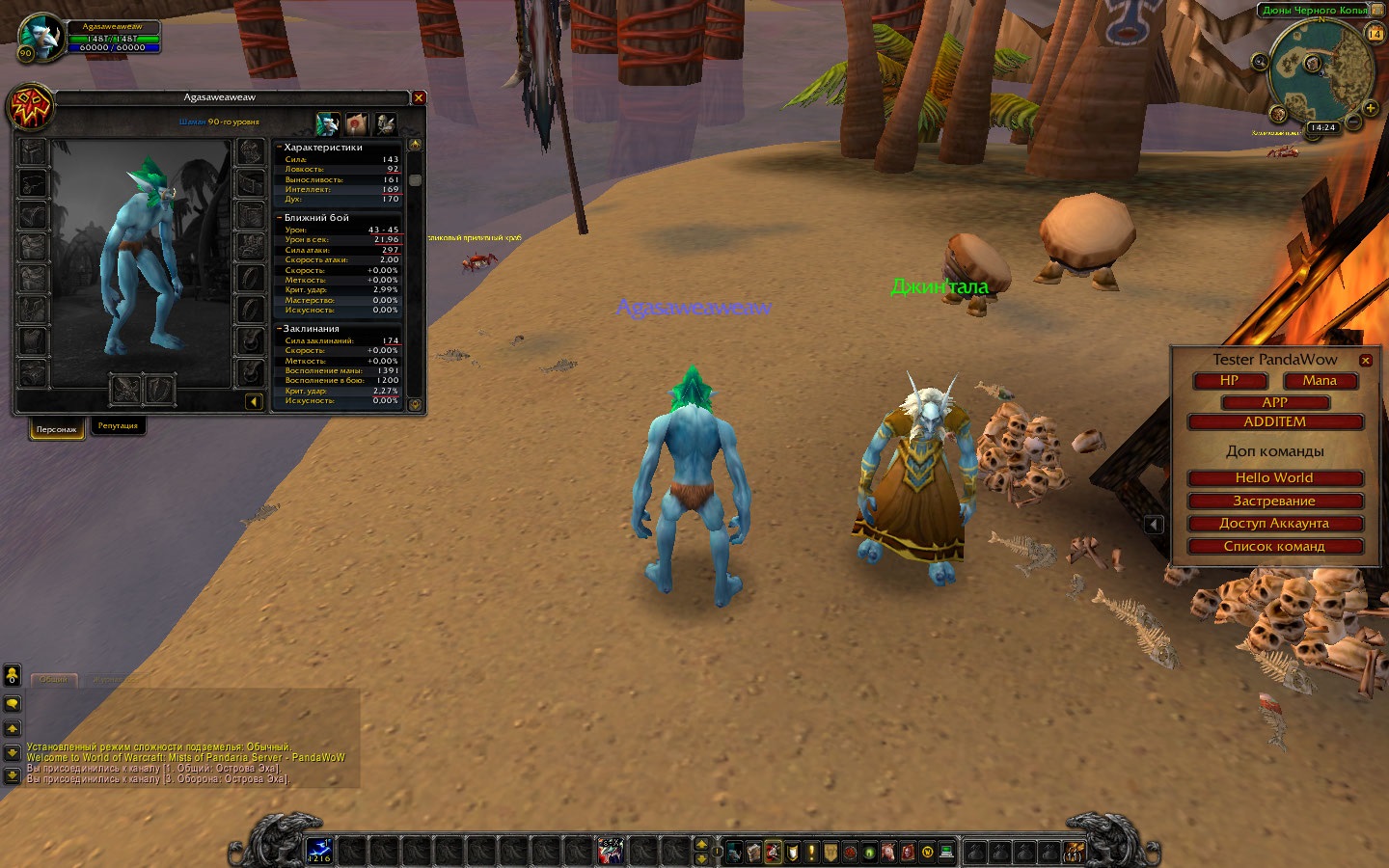Show the Список команд list
This screenshot has width=1389, height=868.
coord(1274,547)
